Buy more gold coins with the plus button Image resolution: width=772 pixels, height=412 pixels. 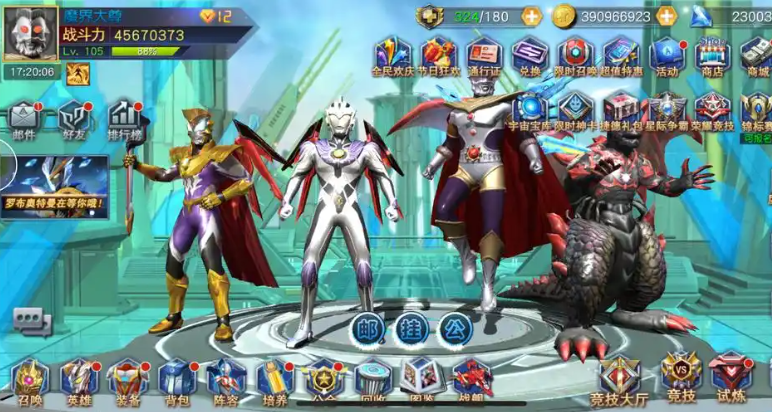pos(666,16)
